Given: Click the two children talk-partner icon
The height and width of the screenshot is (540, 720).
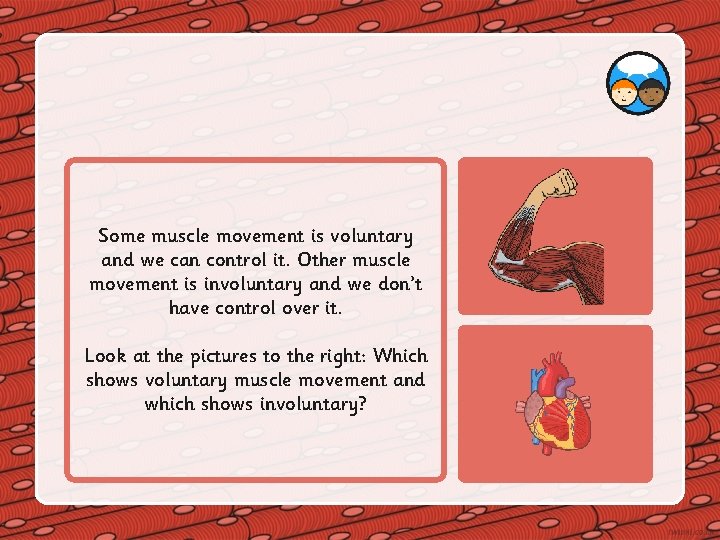Looking at the screenshot, I should click(x=638, y=84).
